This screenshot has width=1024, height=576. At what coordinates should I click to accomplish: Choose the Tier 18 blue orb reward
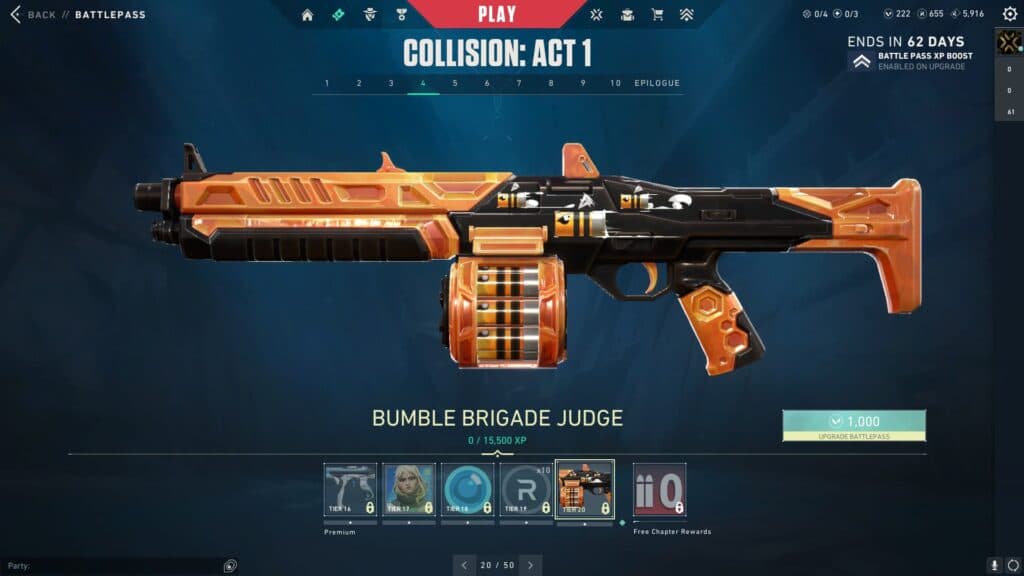(467, 489)
